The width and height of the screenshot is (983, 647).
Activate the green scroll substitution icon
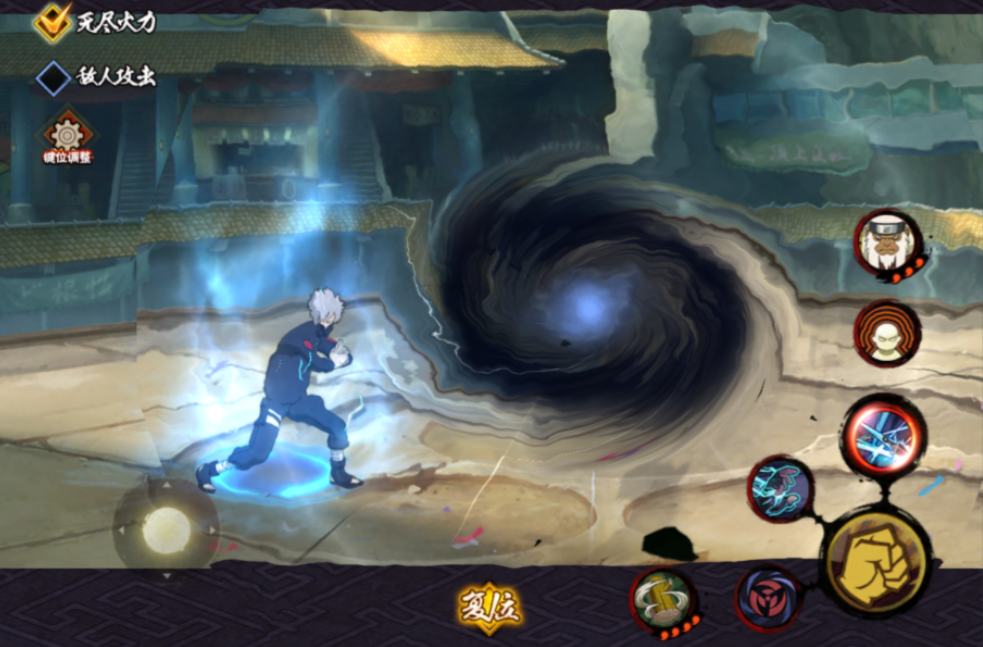point(663,599)
